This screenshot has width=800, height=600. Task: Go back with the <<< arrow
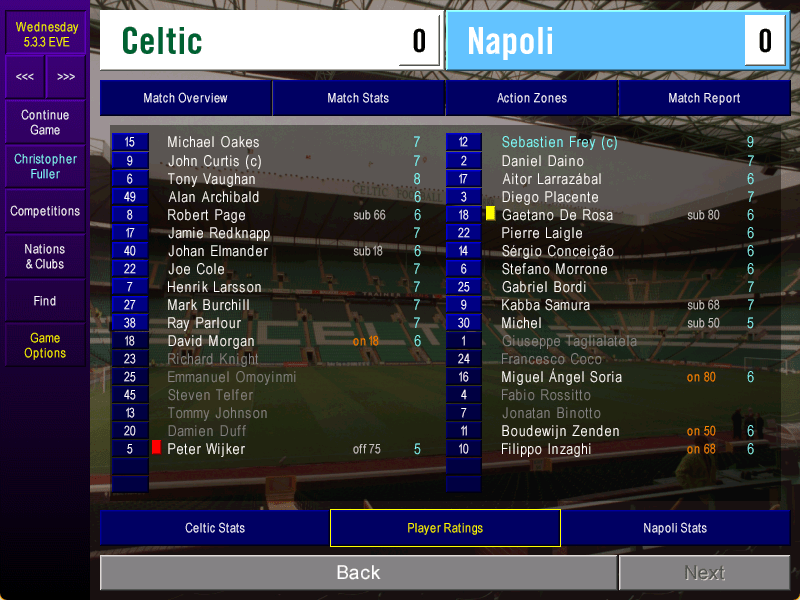pyautogui.click(x=25, y=77)
